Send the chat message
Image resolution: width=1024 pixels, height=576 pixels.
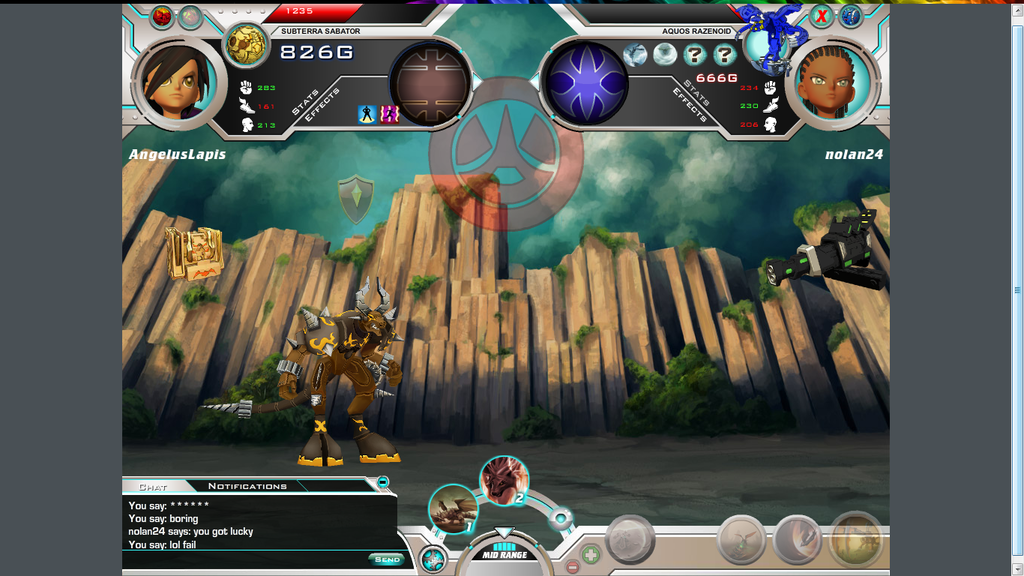click(386, 559)
